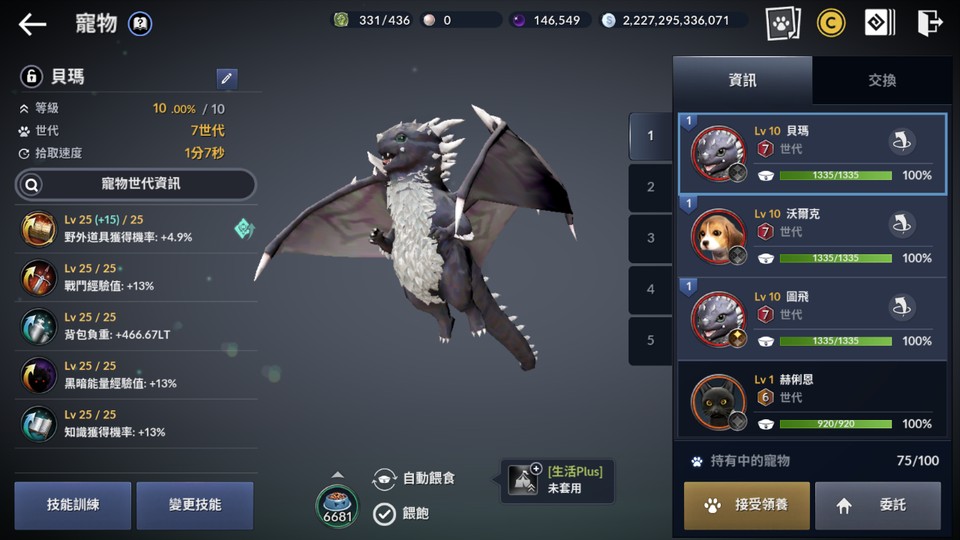The image size is (960, 540).
Task: Switch to the 資訊 info tab
Action: click(742, 80)
